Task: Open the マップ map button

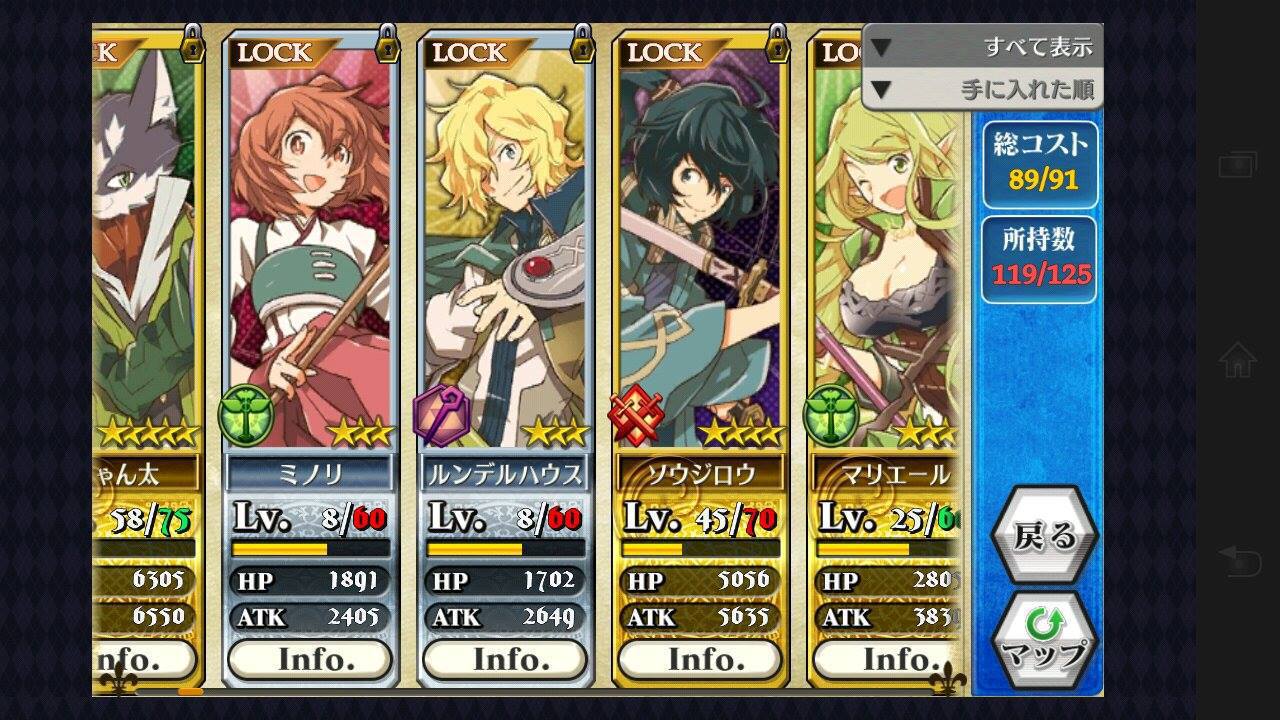Action: [1044, 641]
